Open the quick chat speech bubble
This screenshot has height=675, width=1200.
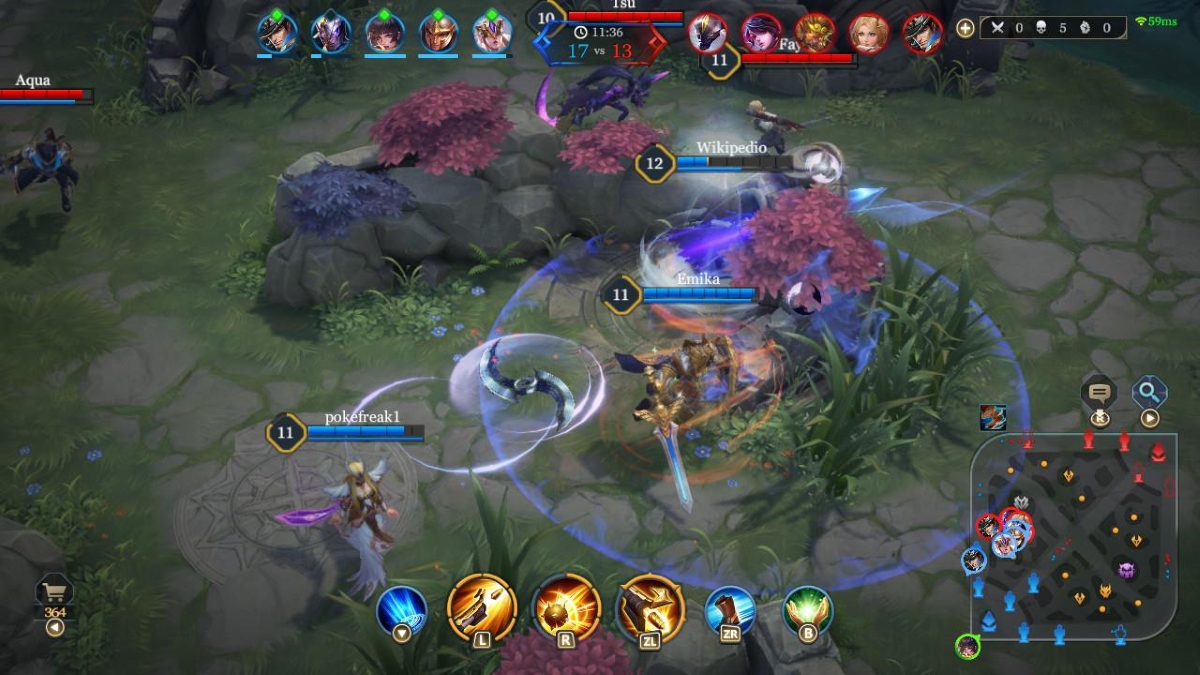tap(1100, 393)
